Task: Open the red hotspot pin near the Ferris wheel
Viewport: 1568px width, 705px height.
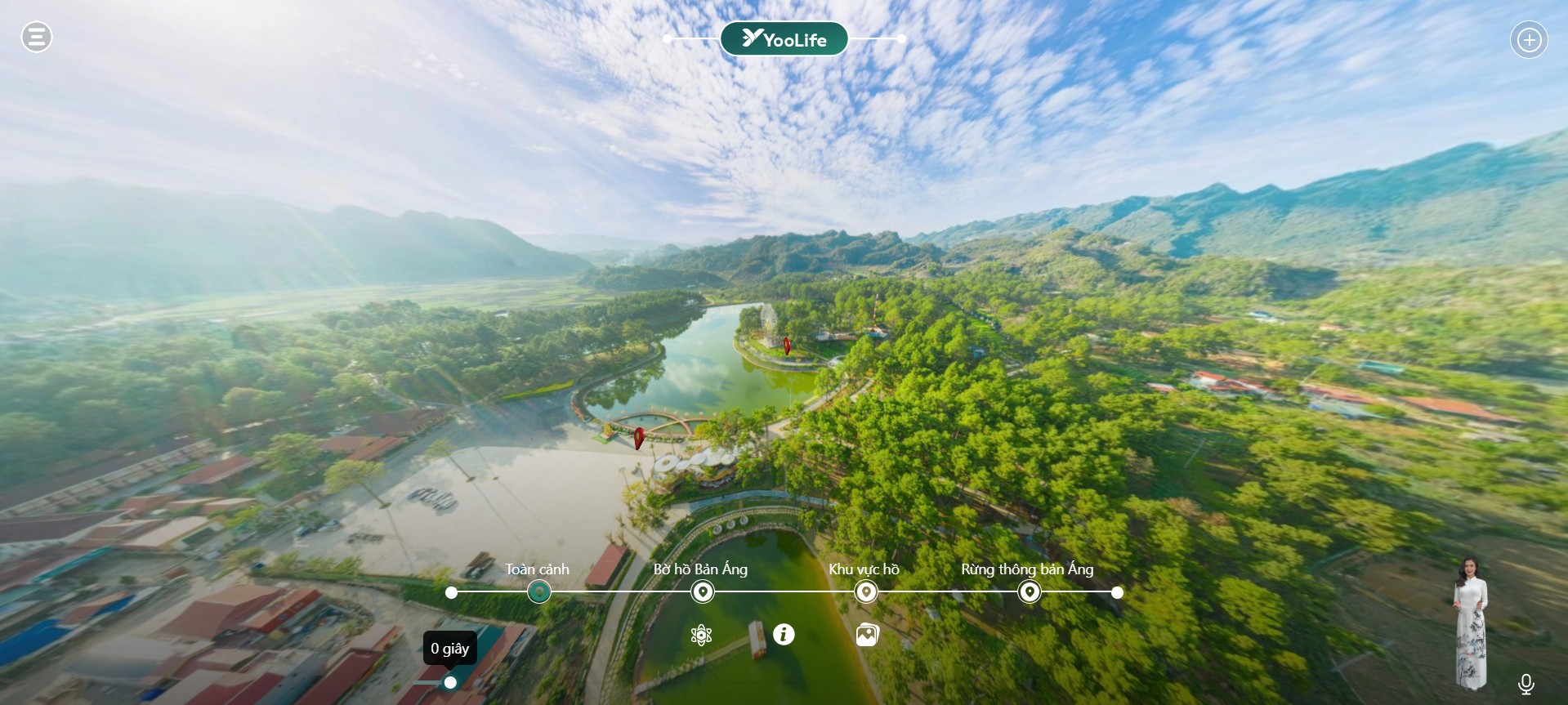Action: (787, 346)
